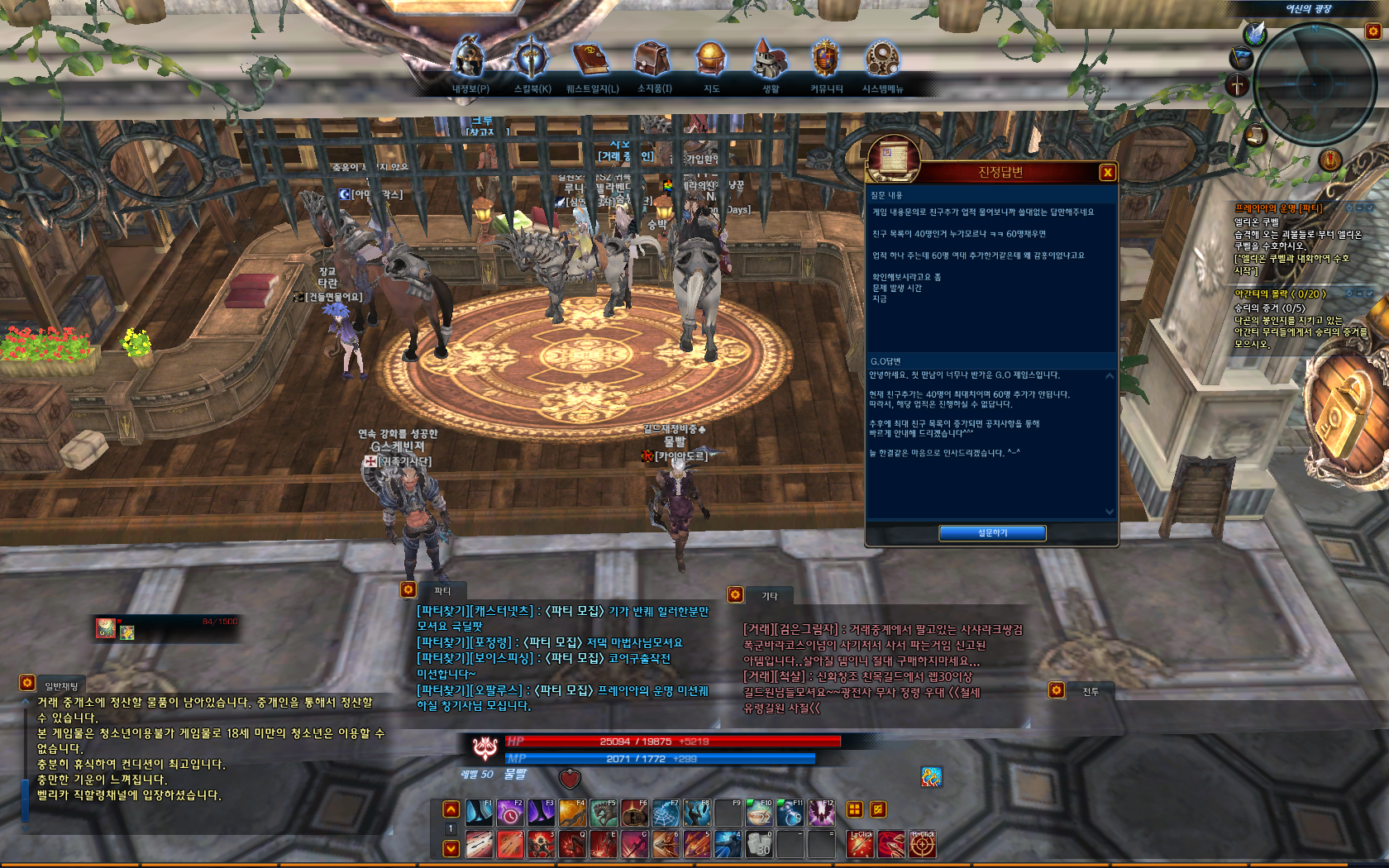Switch hotbar page with the up arrow
This screenshot has height=868, width=1389.
[x=451, y=809]
